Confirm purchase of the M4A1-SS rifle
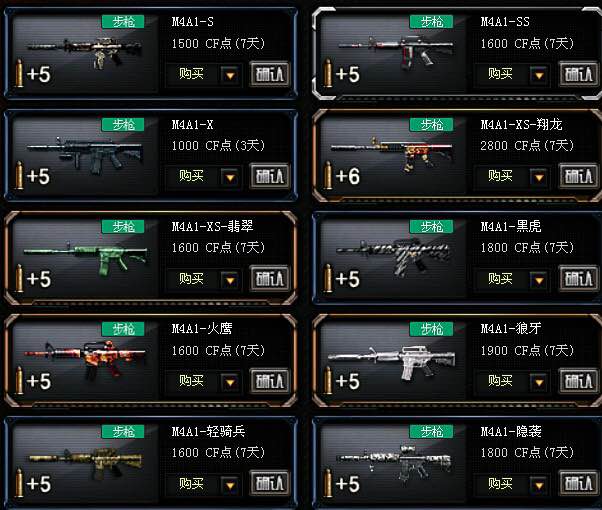602x510 pixels. point(577,73)
